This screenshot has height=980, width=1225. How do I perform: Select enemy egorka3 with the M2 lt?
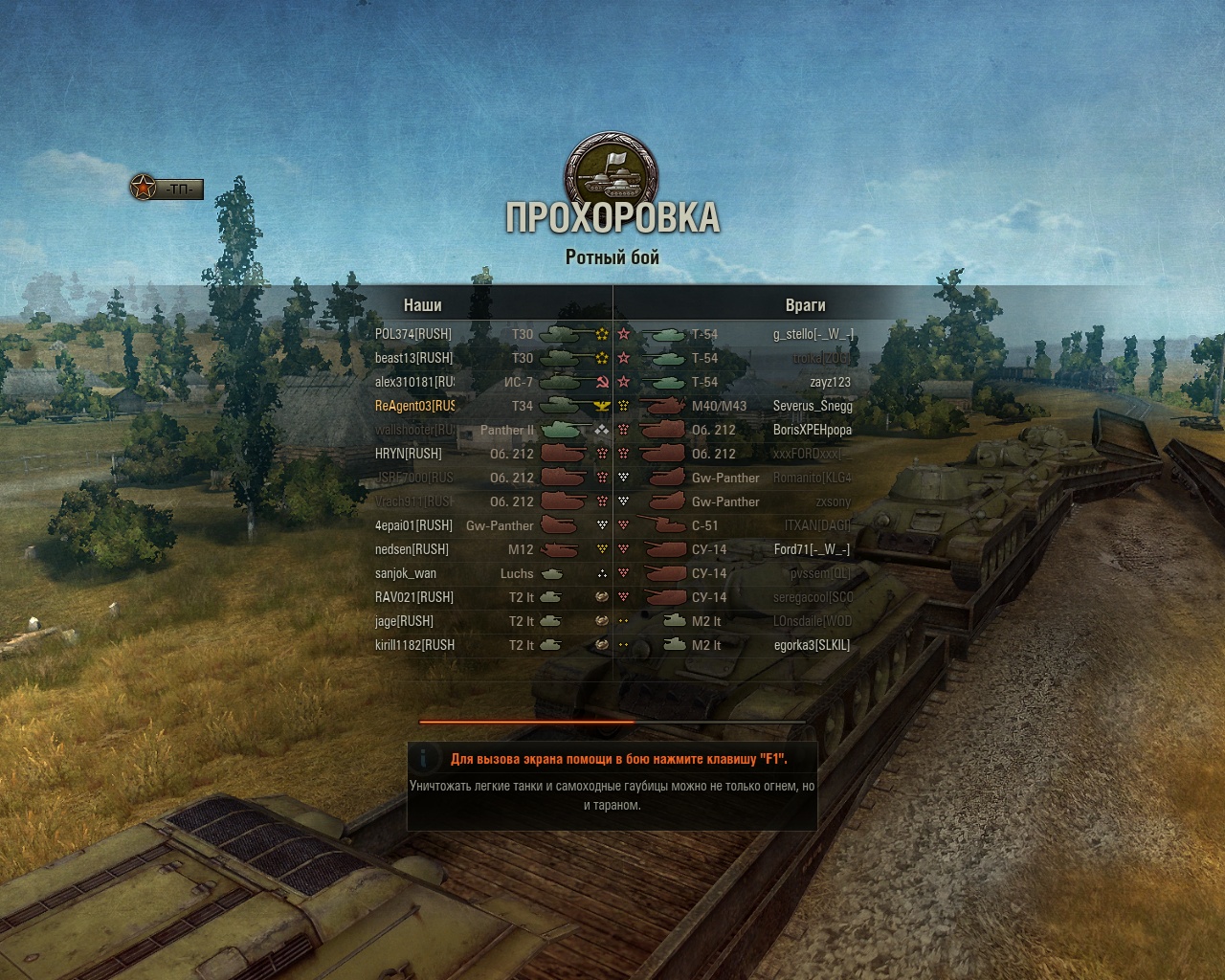(x=812, y=645)
